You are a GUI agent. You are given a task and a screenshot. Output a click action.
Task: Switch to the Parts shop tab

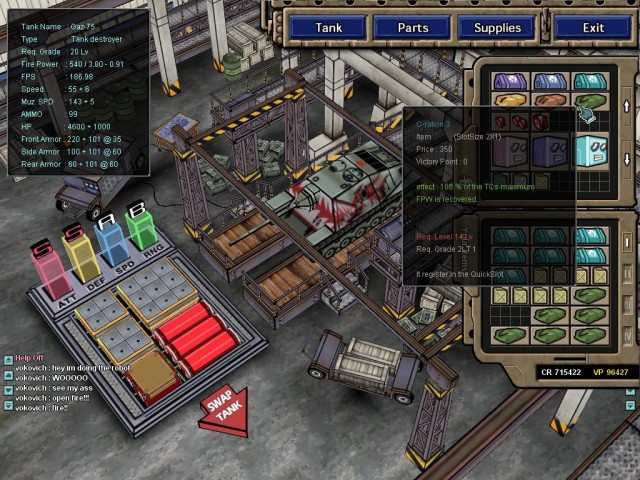pos(413,27)
